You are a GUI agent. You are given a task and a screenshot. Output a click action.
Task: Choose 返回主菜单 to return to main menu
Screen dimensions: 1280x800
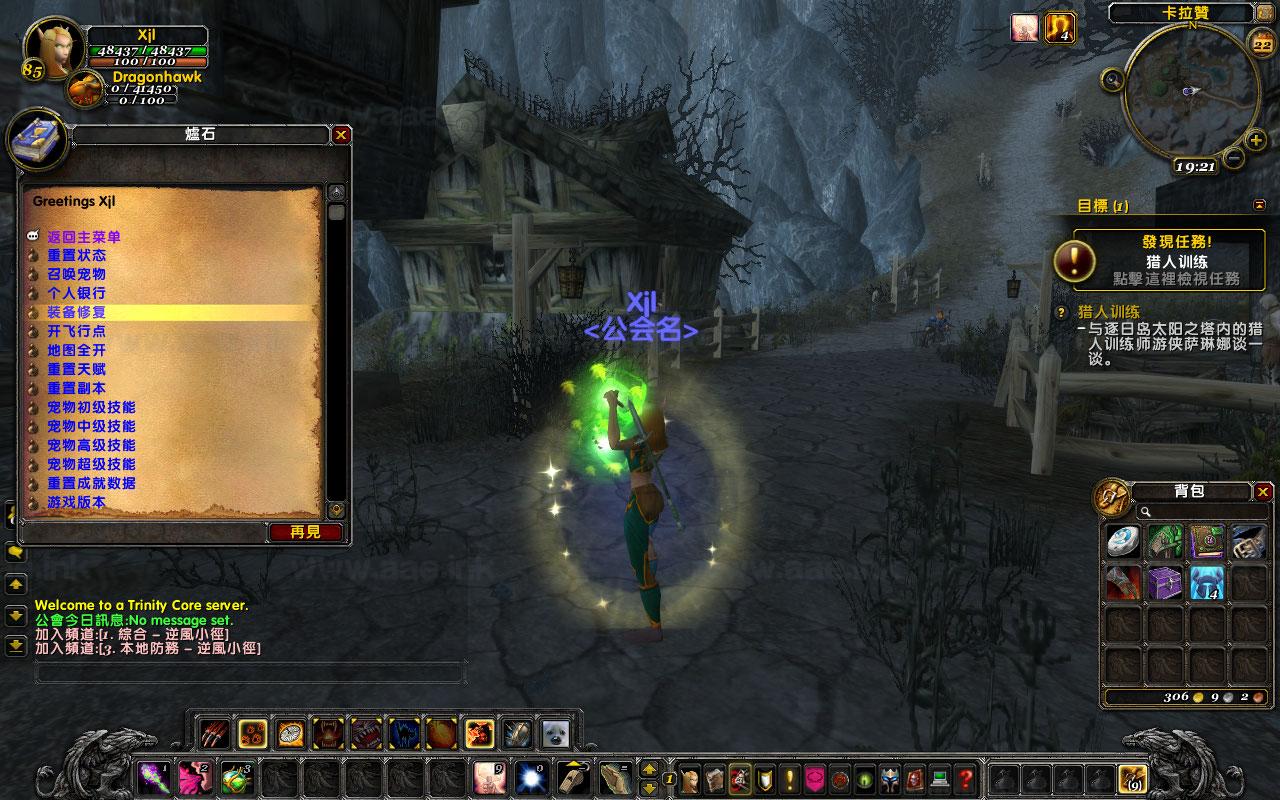[x=84, y=237]
